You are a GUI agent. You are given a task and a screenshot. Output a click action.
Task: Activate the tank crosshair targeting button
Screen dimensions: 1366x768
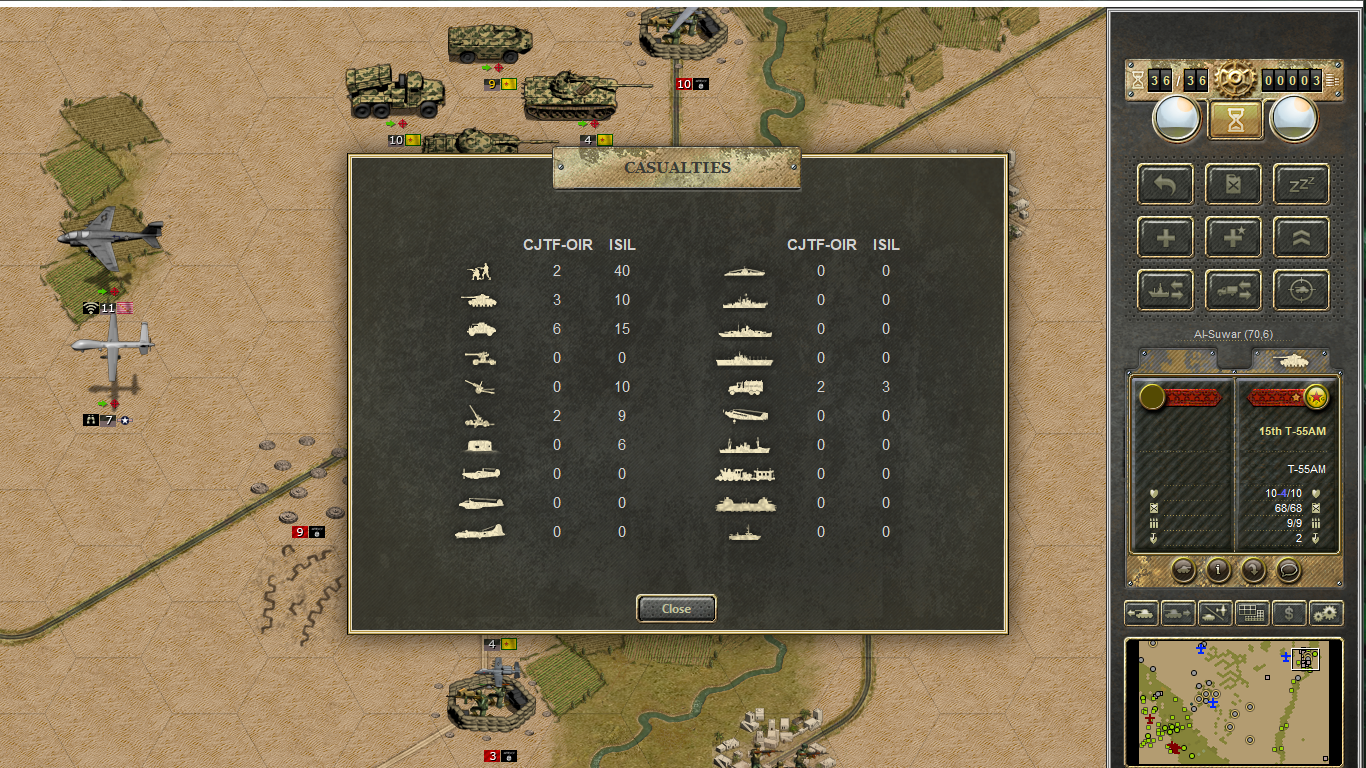1301,290
